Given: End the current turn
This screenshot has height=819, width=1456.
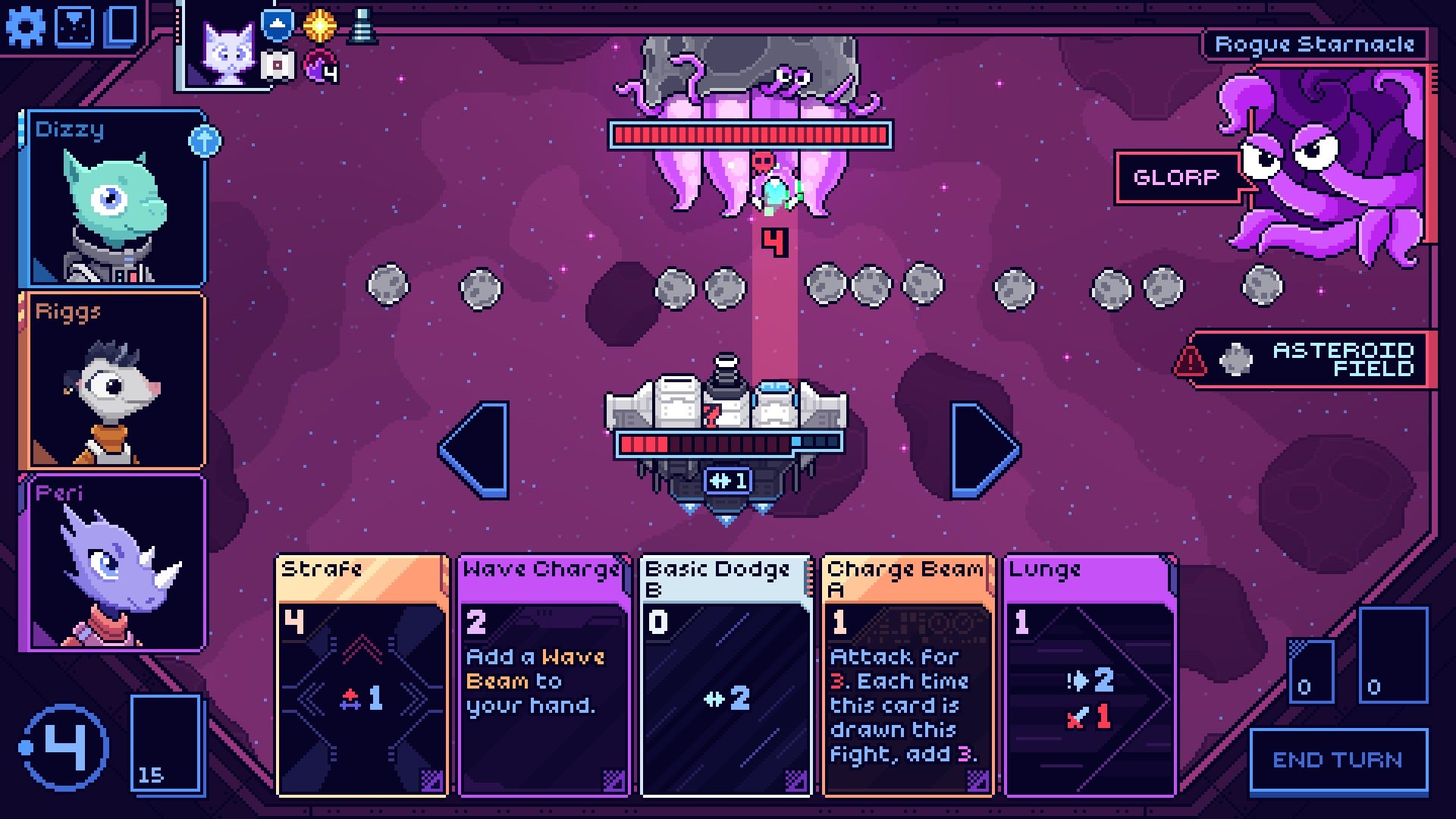Looking at the screenshot, I should tap(1338, 760).
